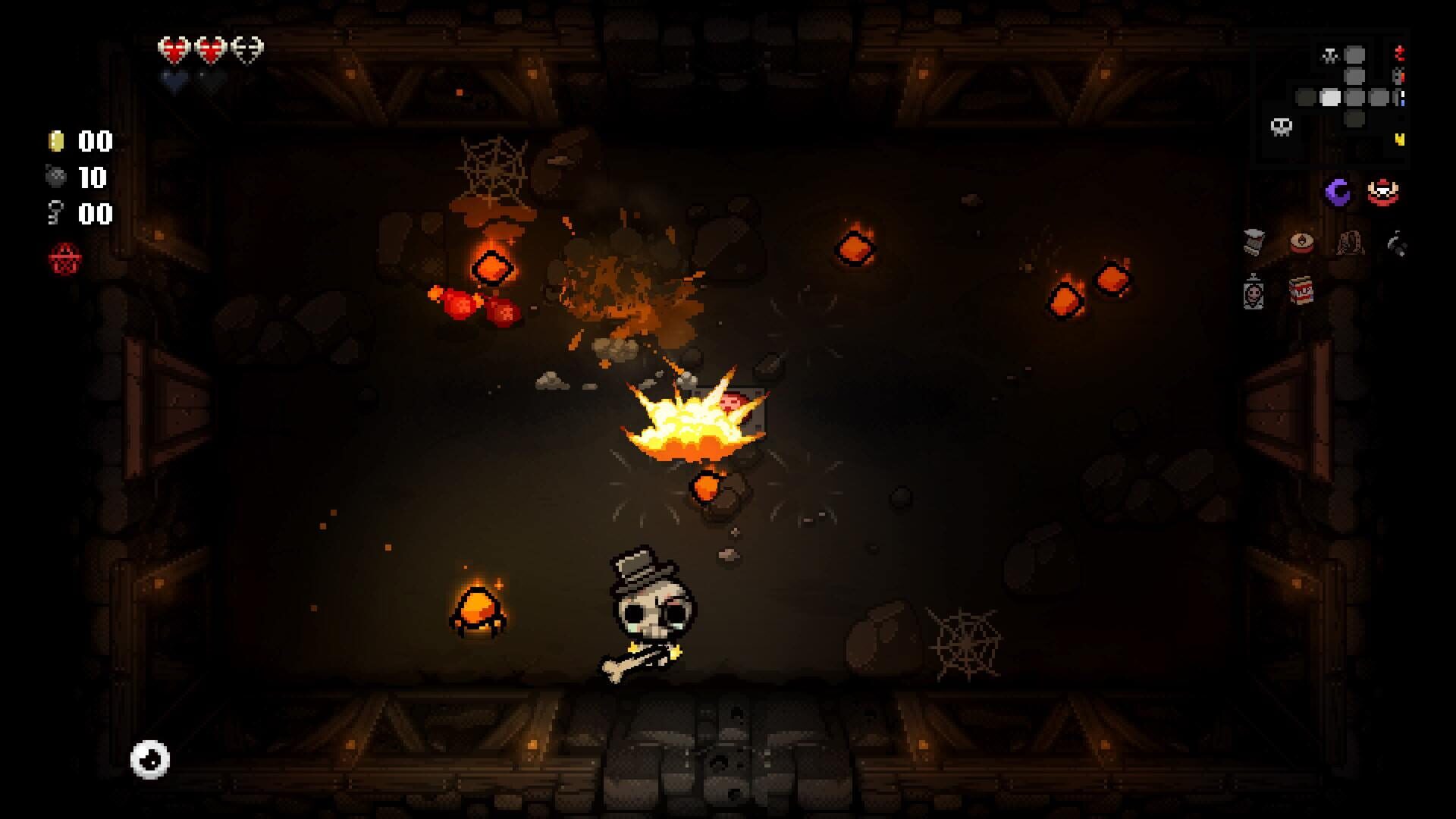Click the lard bucket item icon
1456x819 pixels.
(1252, 241)
